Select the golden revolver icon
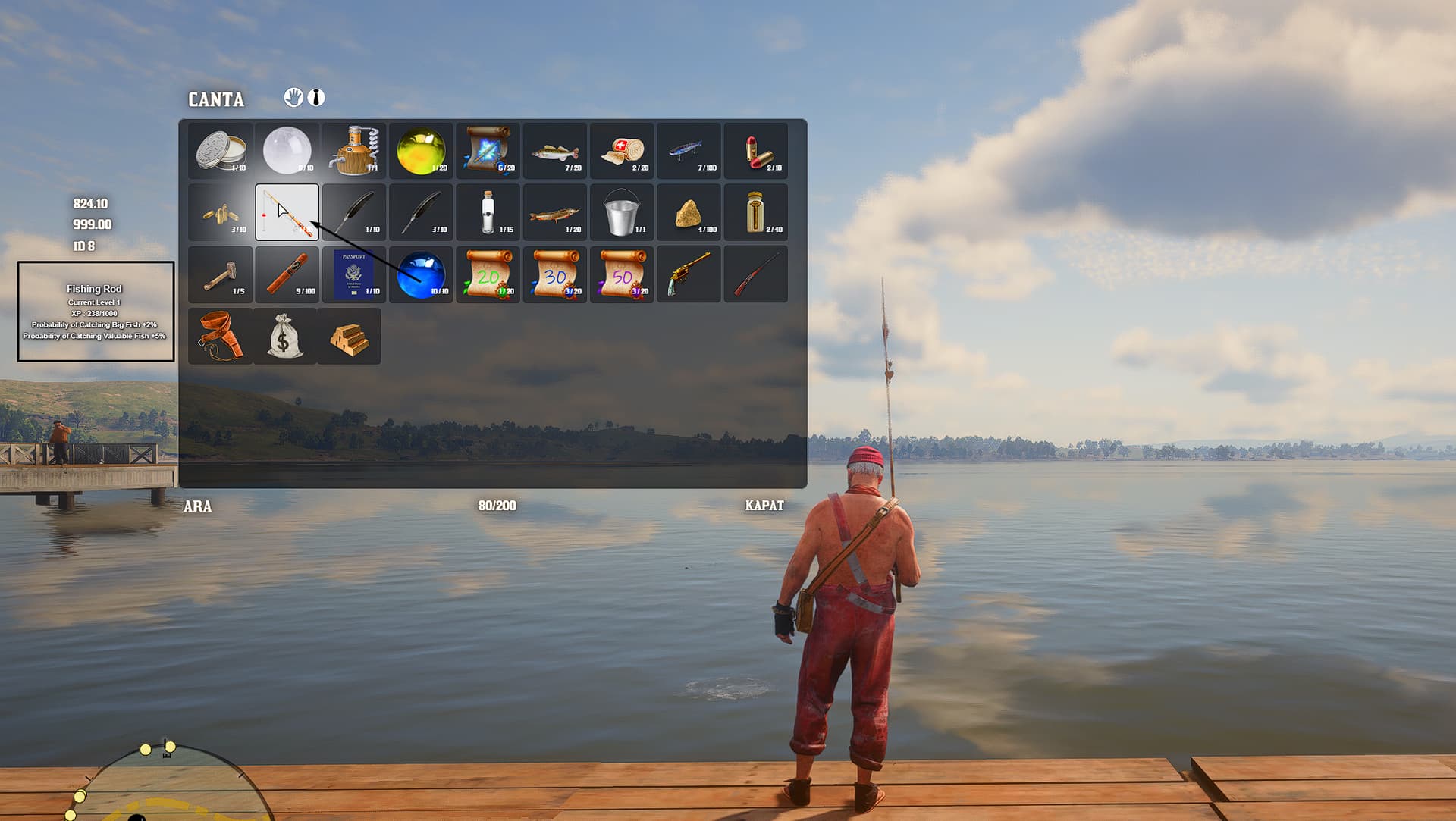The height and width of the screenshot is (821, 1456). point(689,274)
